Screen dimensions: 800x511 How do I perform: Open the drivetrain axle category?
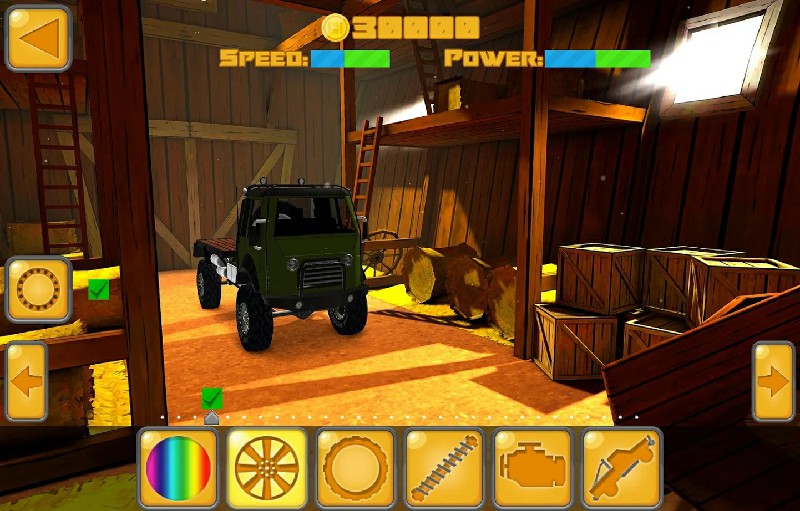tap(622, 467)
